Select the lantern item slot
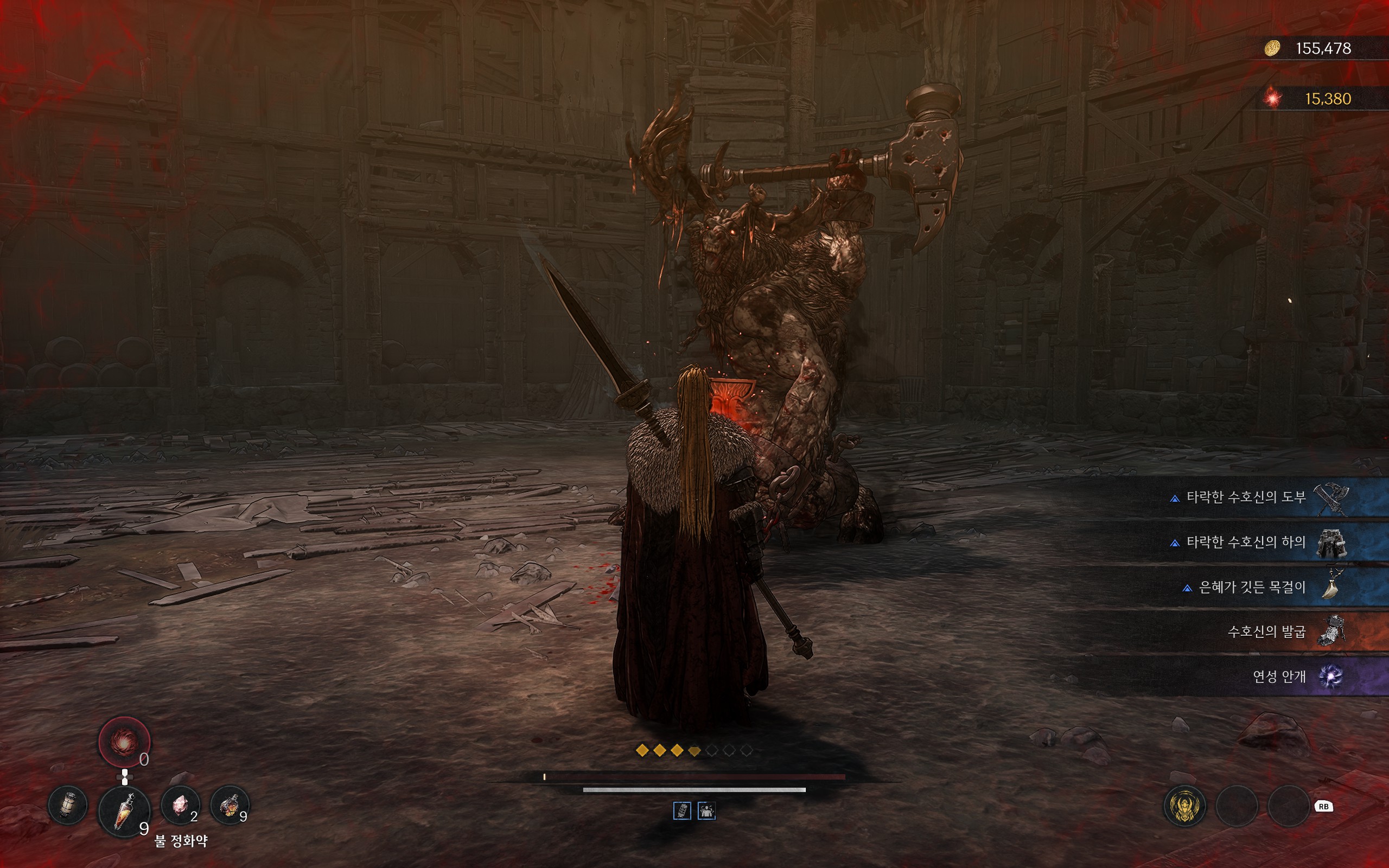Screen dimensions: 1389x868 68,805
